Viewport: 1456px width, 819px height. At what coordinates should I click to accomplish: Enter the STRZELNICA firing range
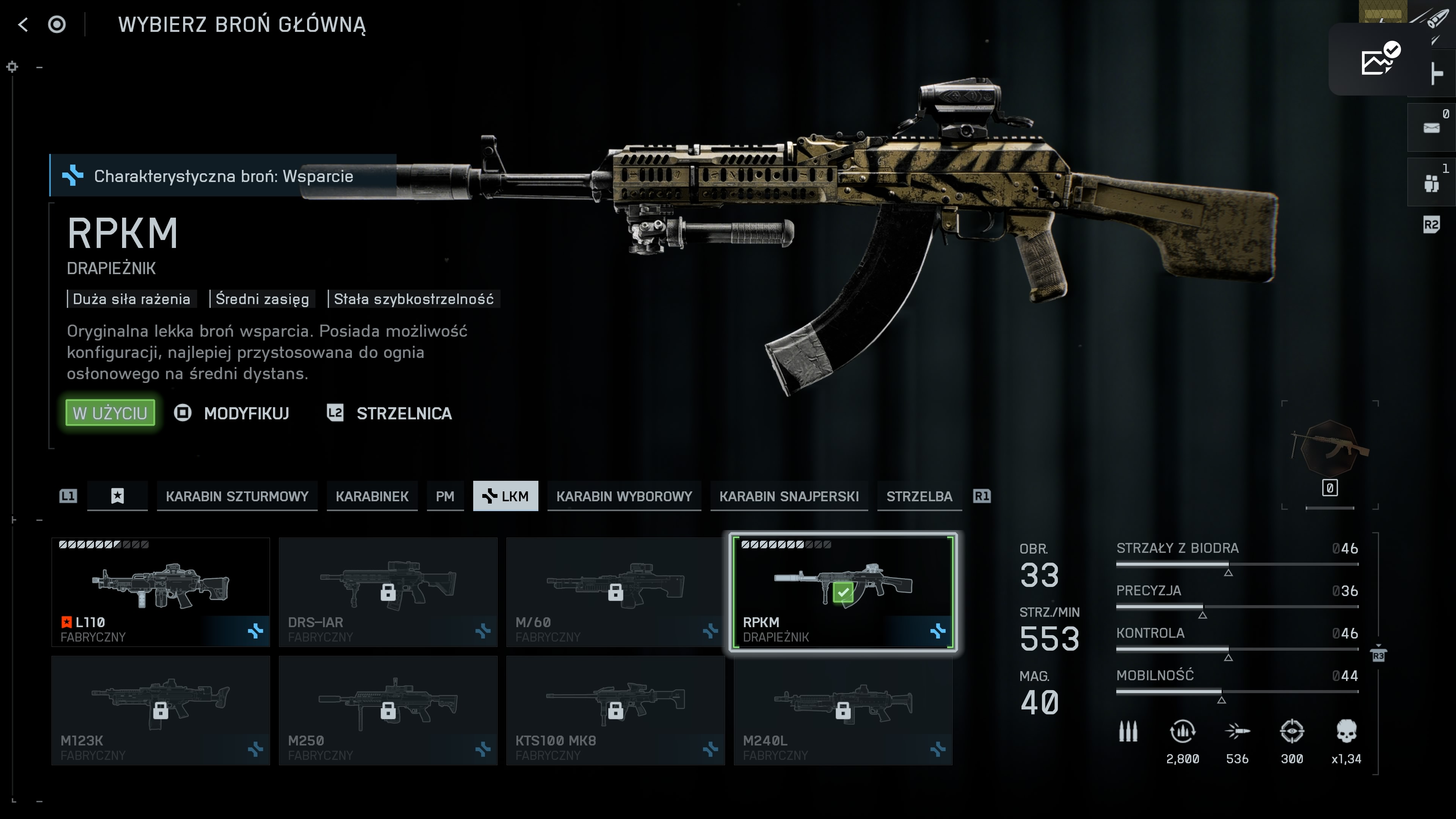(403, 413)
